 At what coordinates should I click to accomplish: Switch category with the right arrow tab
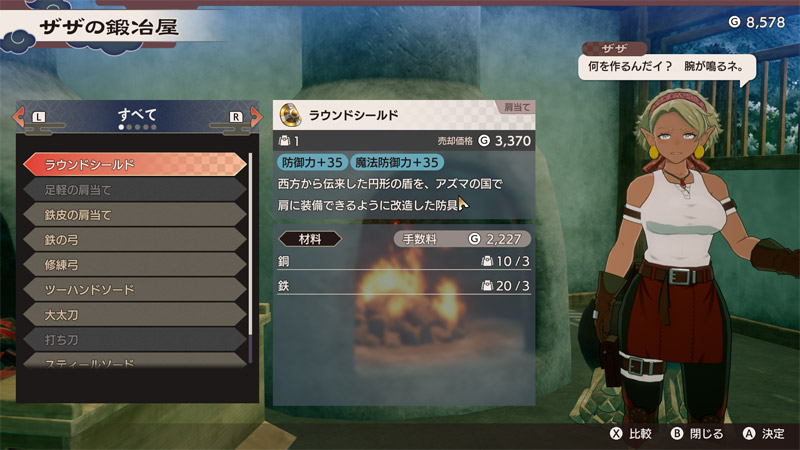click(243, 117)
